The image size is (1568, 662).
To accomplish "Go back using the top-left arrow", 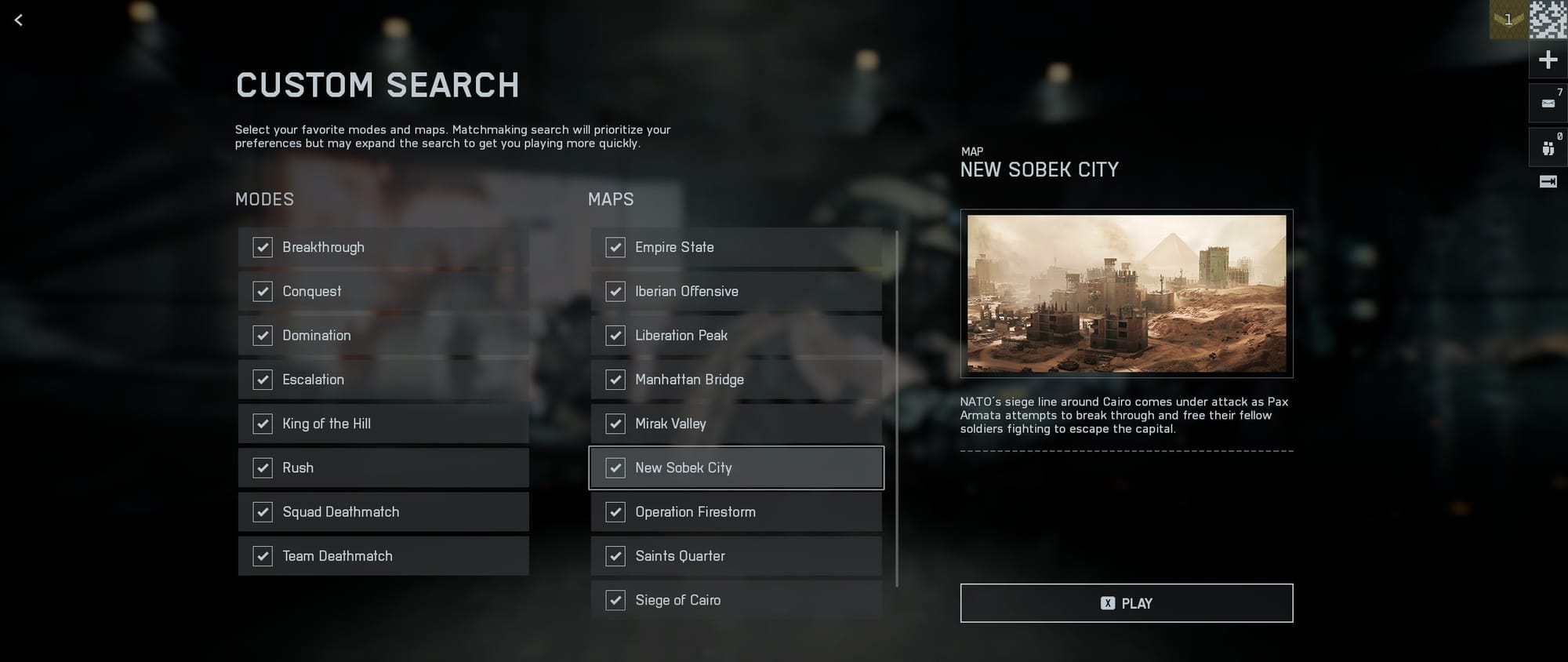I will (x=19, y=20).
